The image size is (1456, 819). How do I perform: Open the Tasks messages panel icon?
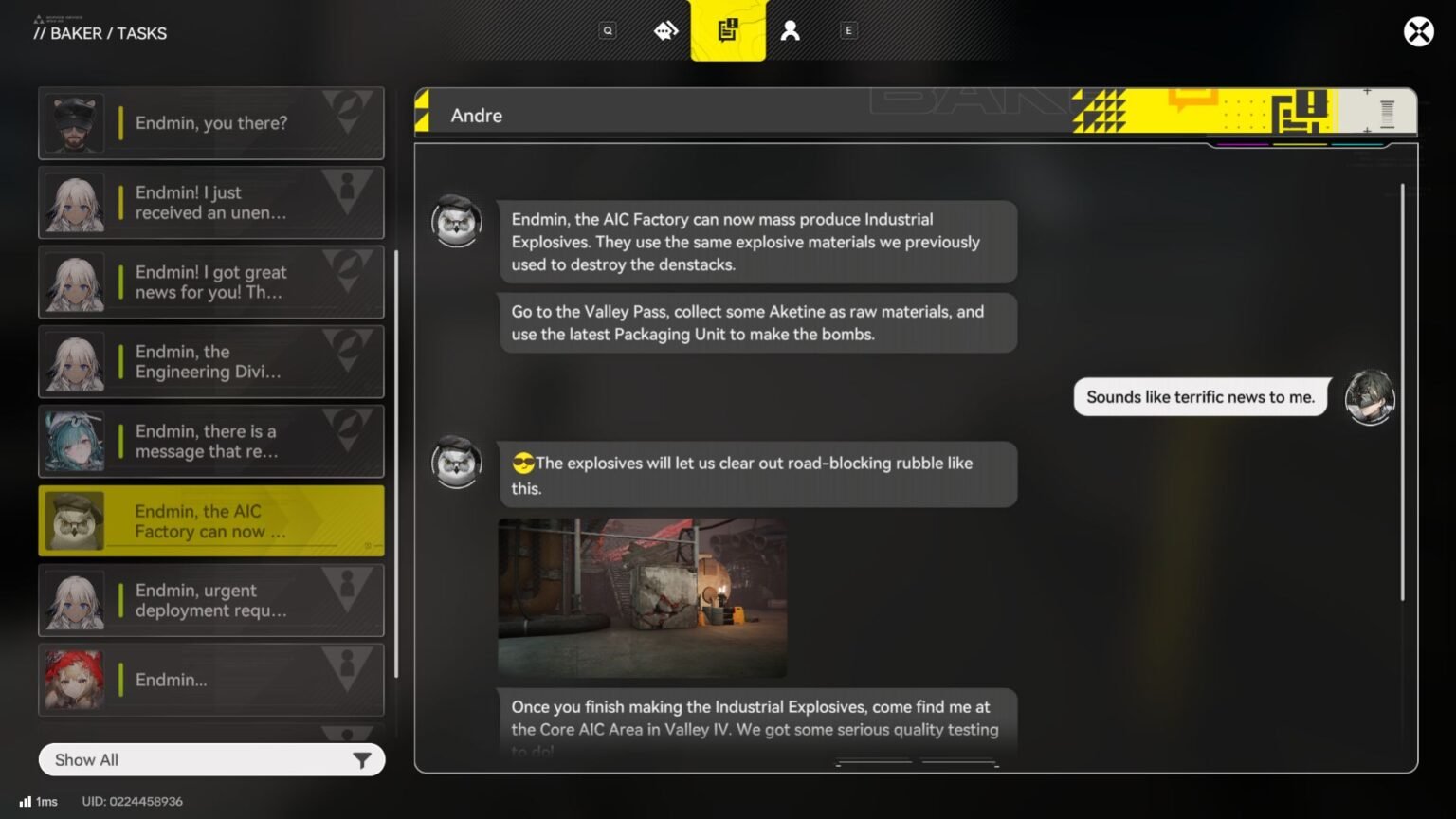(x=728, y=29)
